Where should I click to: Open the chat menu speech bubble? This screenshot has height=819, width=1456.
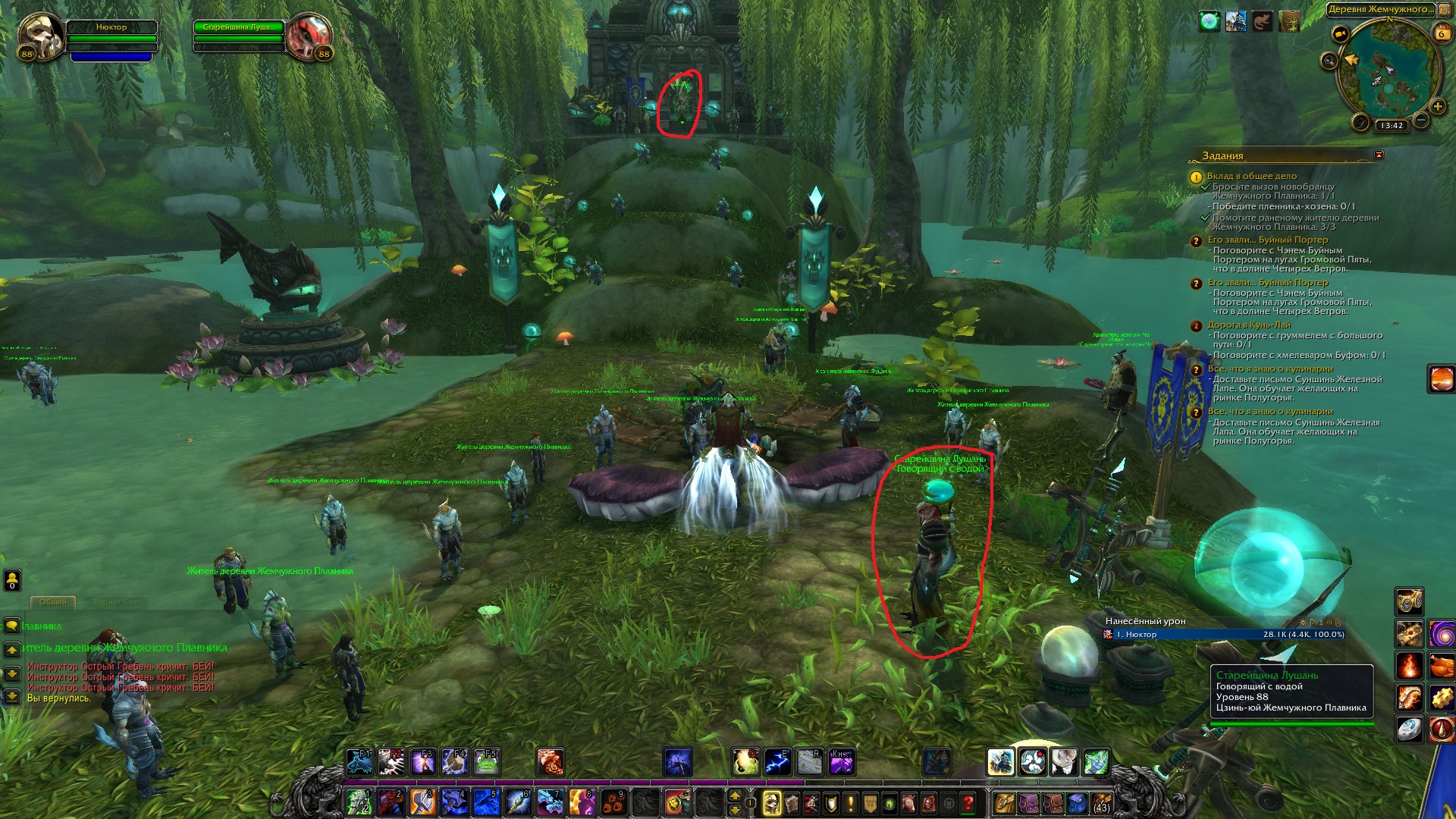coord(12,626)
